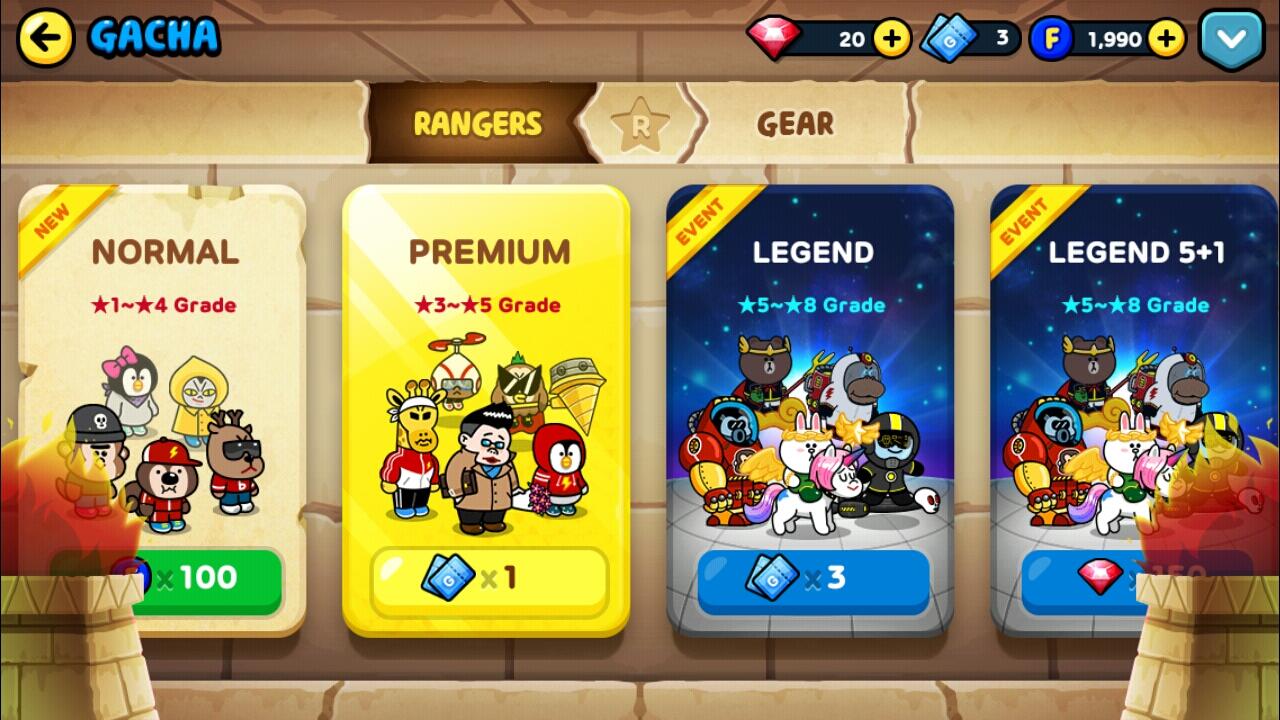Spend 3 tickets on Legend gacha
Viewport: 1280px width, 720px height.
[x=812, y=578]
